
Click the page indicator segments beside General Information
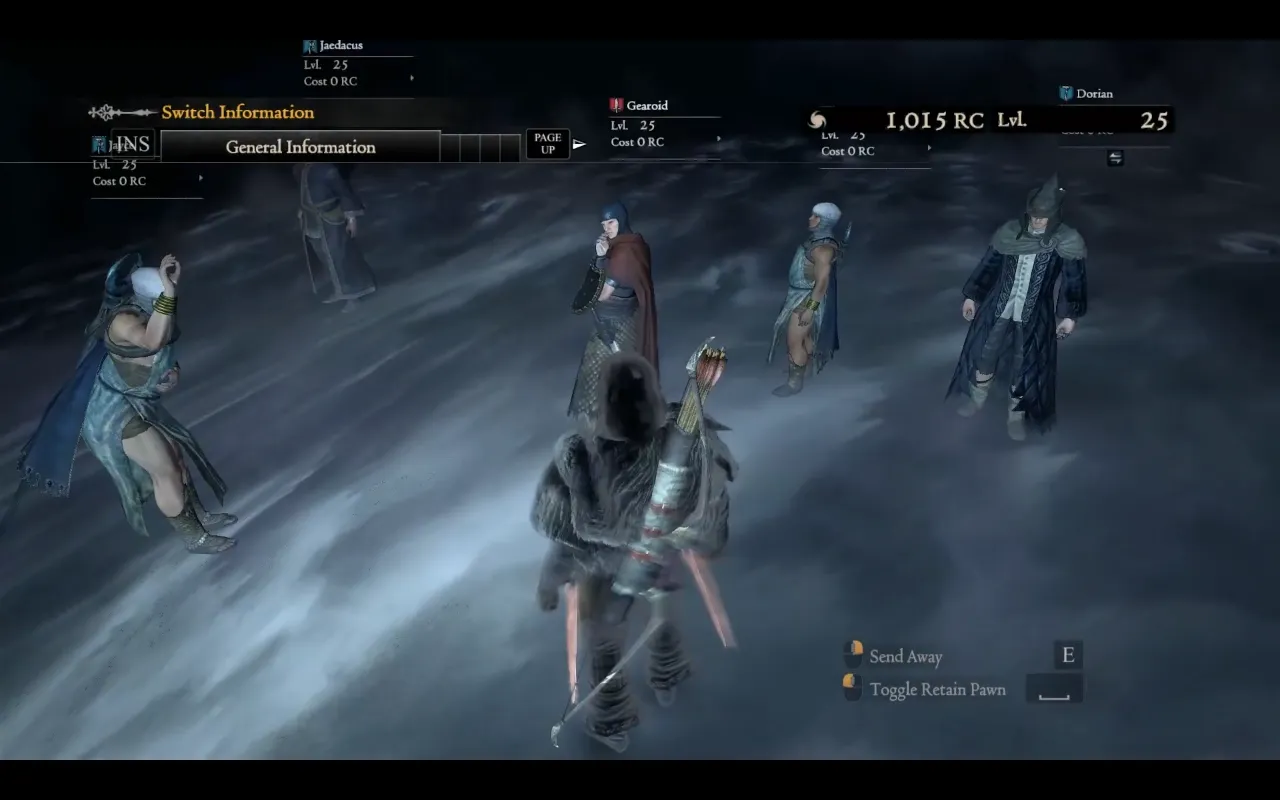(x=478, y=146)
